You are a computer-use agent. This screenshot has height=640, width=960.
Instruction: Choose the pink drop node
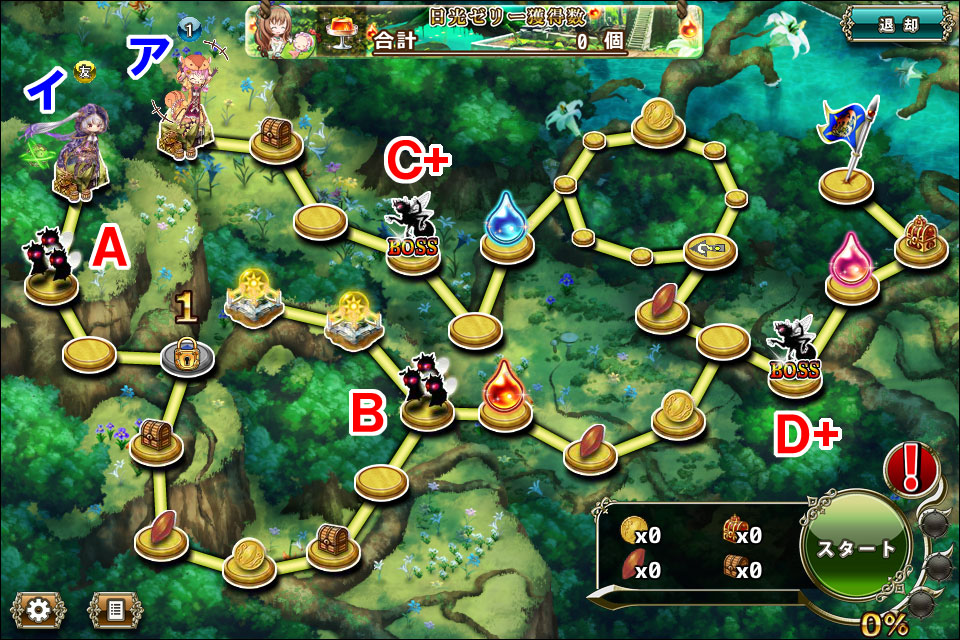[x=852, y=266]
